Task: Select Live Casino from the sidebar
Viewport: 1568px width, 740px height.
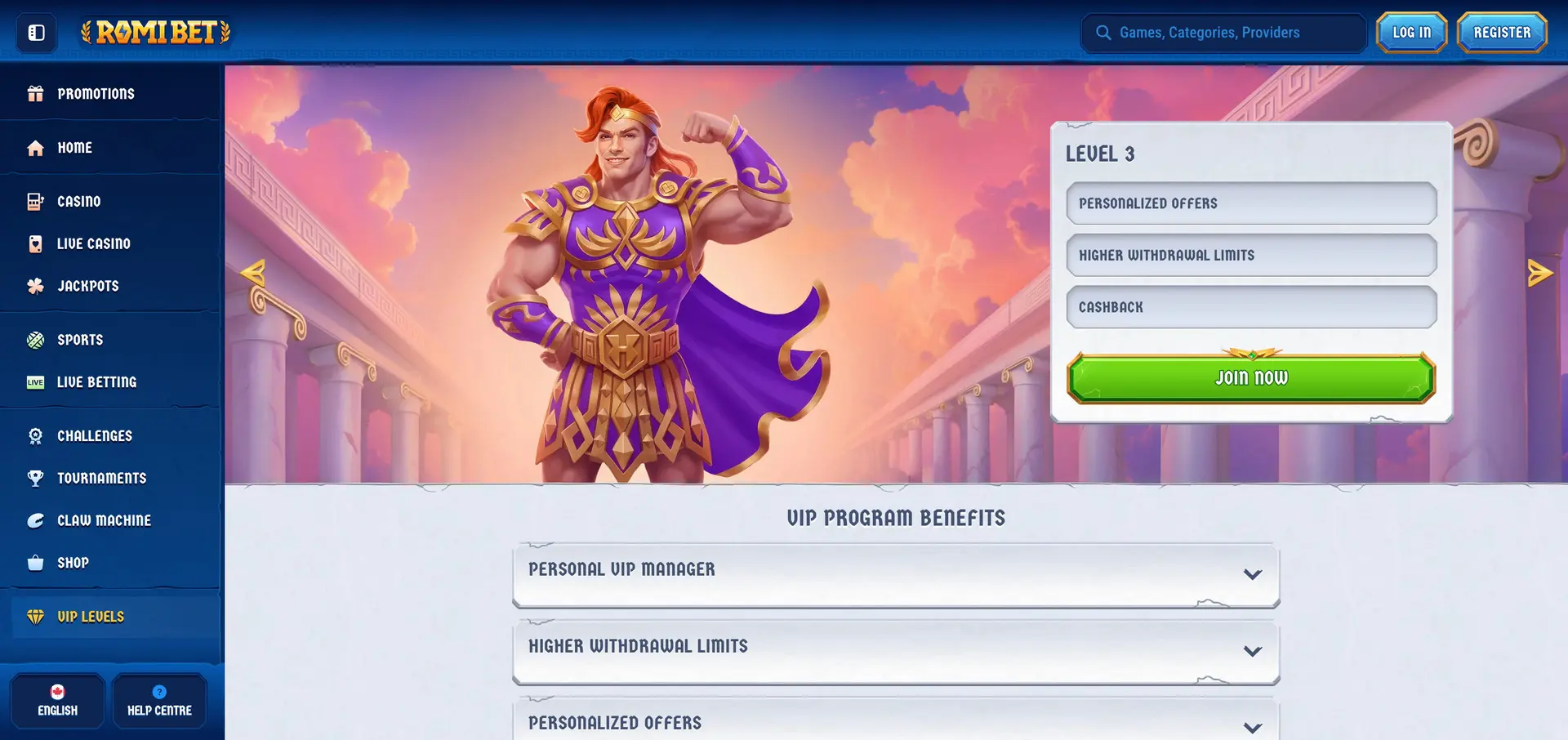Action: [x=93, y=244]
